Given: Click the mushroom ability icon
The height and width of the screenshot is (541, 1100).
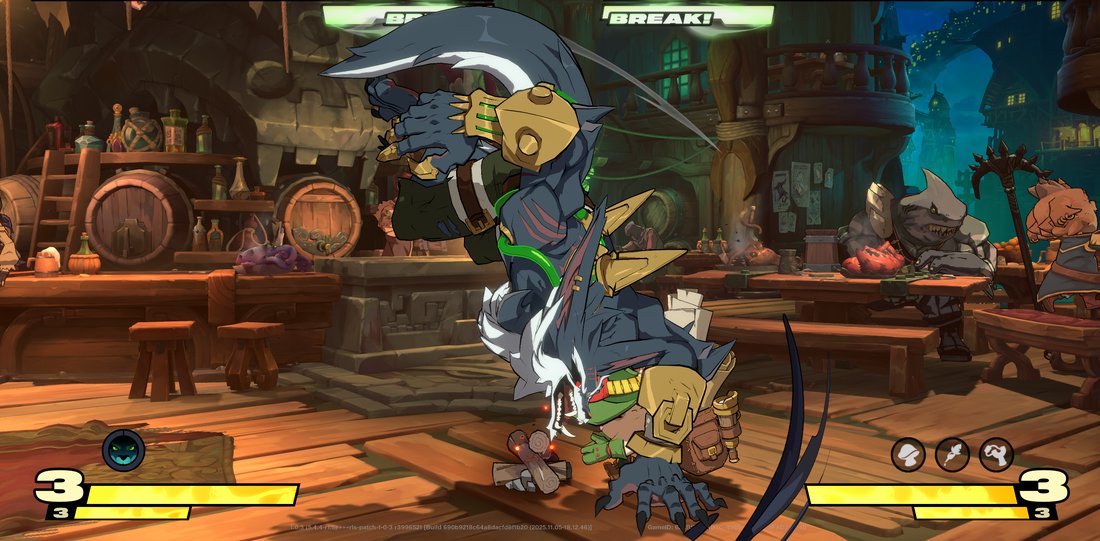Looking at the screenshot, I should click(908, 455).
